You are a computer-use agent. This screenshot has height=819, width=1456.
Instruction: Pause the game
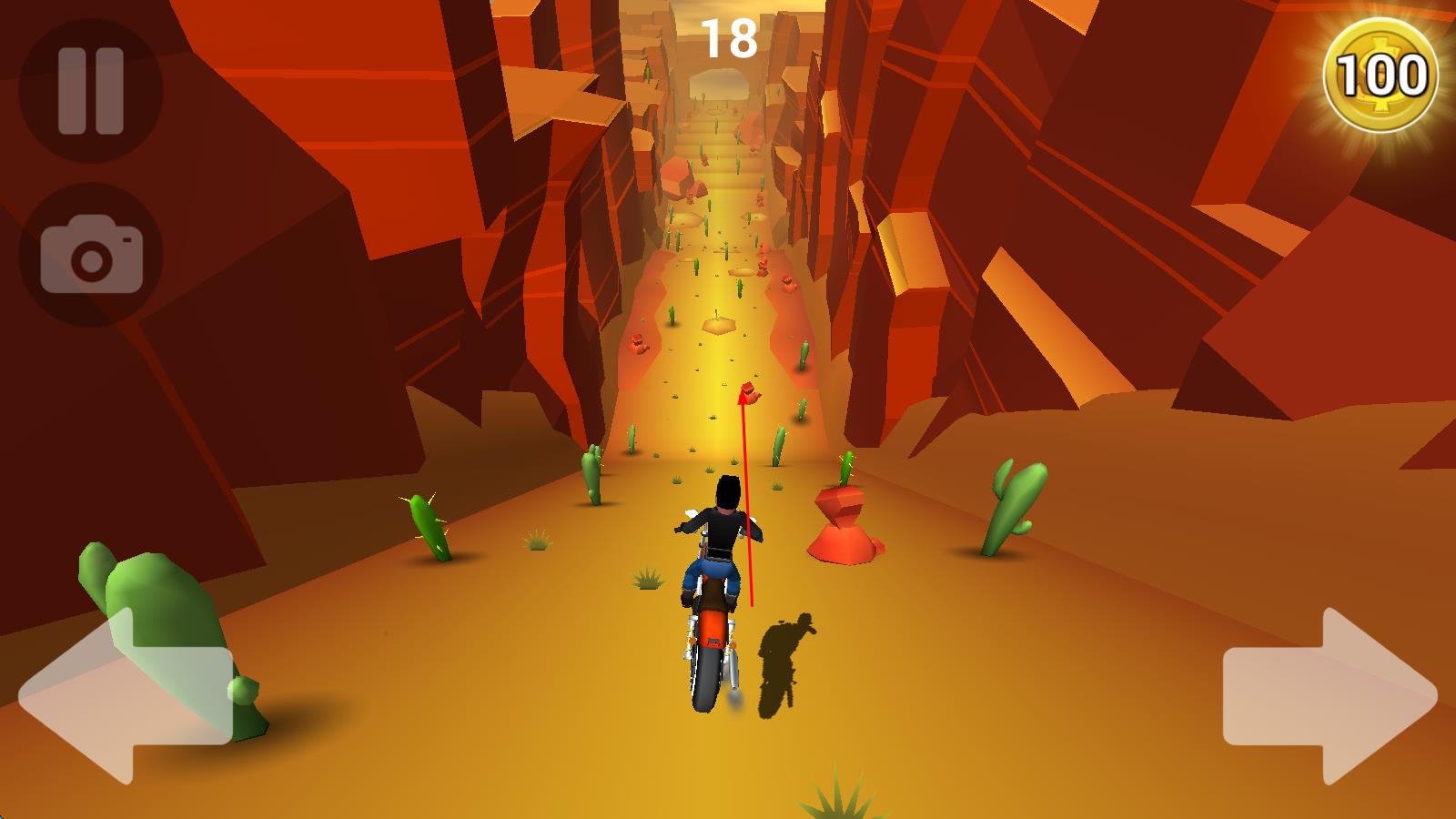pos(90,91)
